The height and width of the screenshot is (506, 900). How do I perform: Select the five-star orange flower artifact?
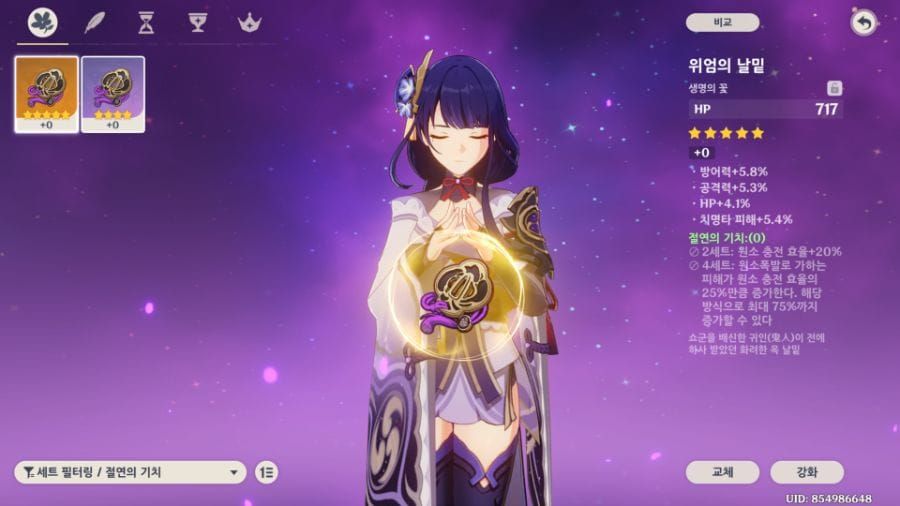(47, 94)
